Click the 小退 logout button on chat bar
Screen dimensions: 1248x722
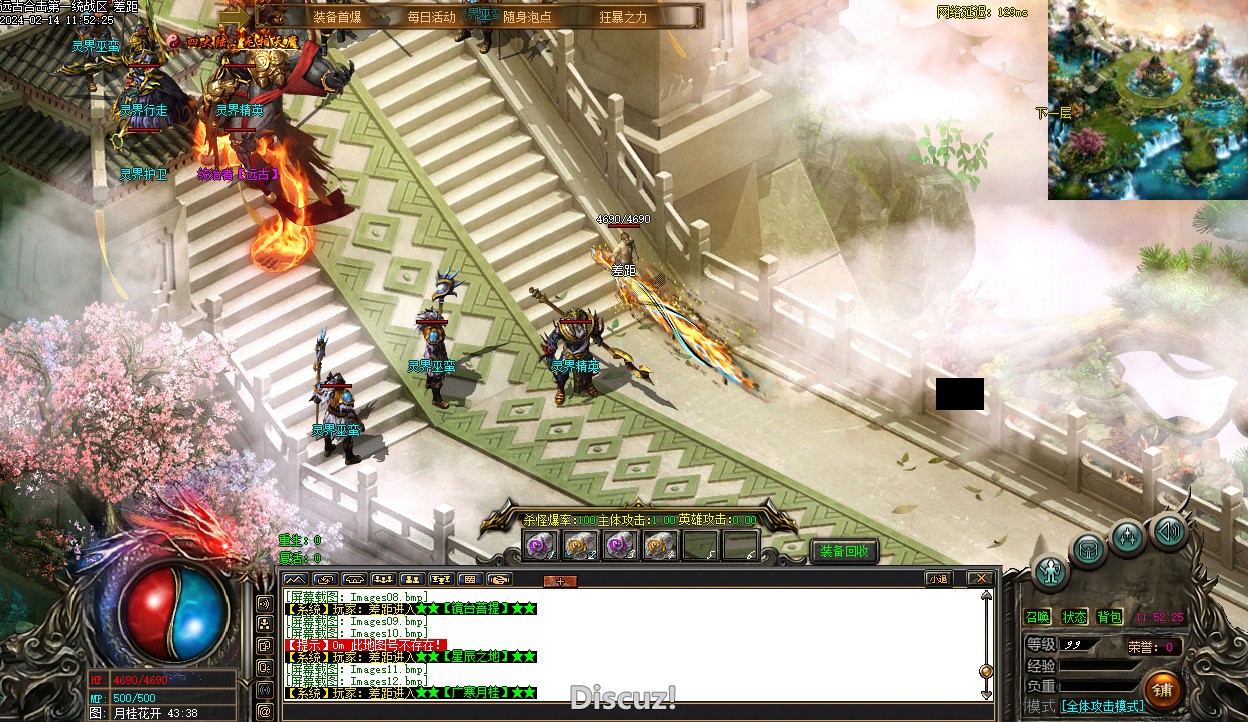(938, 578)
